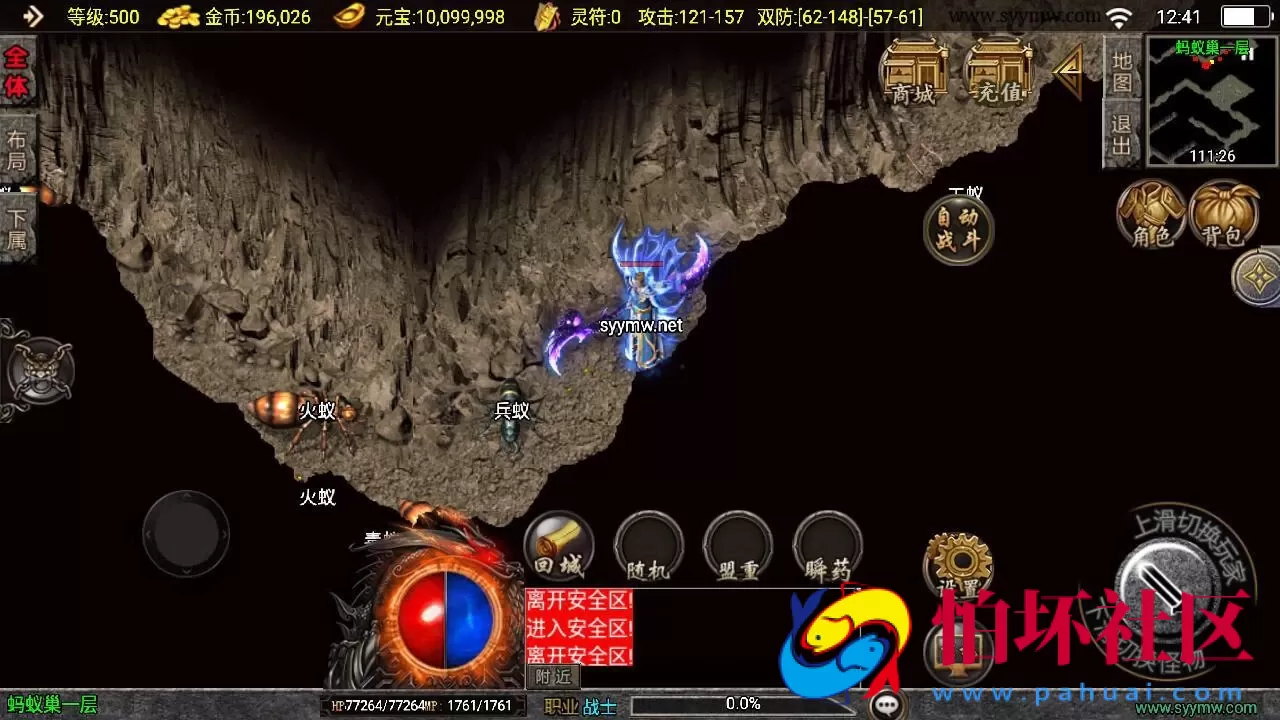The width and height of the screenshot is (1280, 720).
Task: Collapse the top-right menu with the arrow
Action: pyautogui.click(x=1068, y=70)
